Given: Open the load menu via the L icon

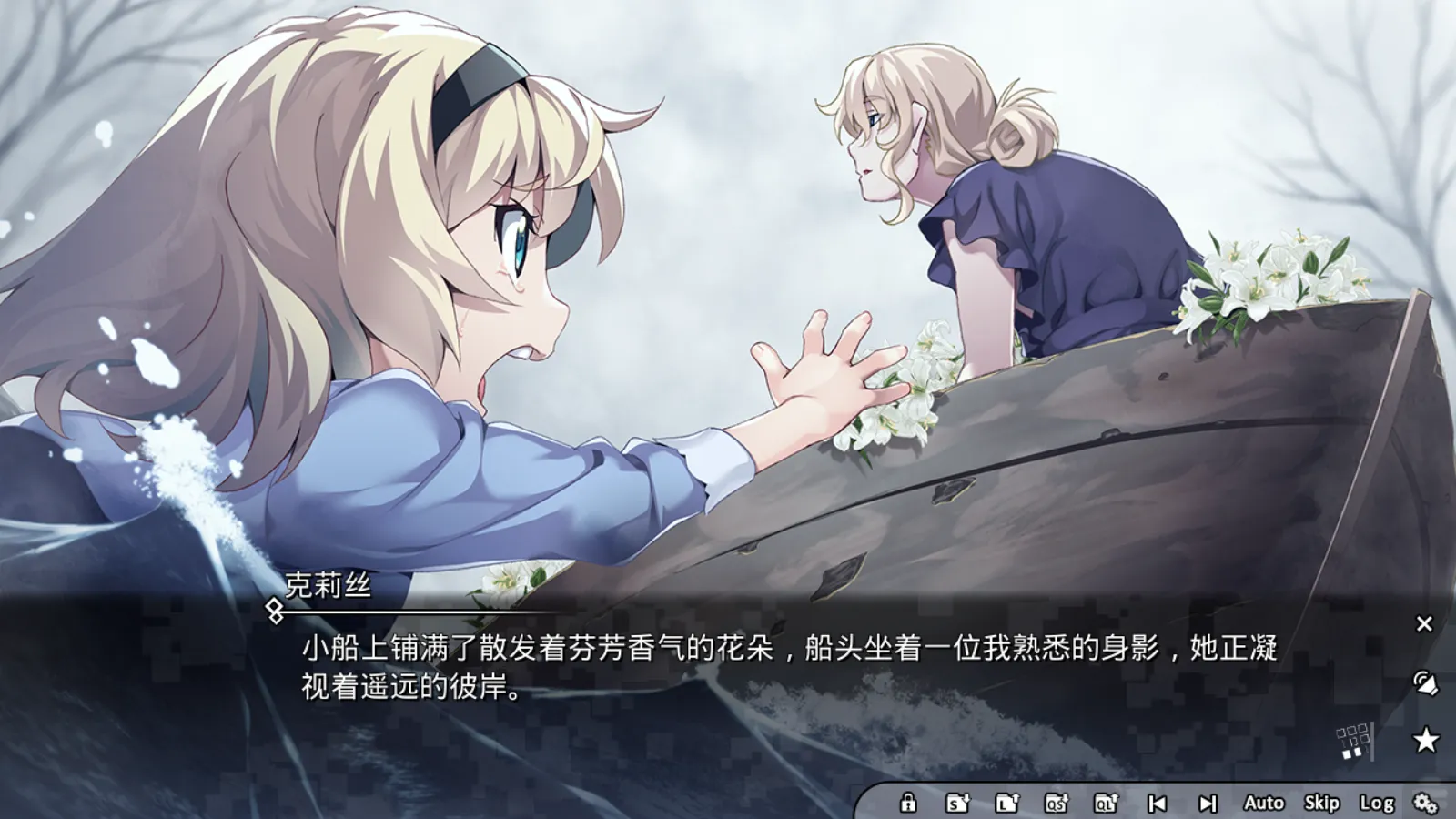Looking at the screenshot, I should point(1008,804).
